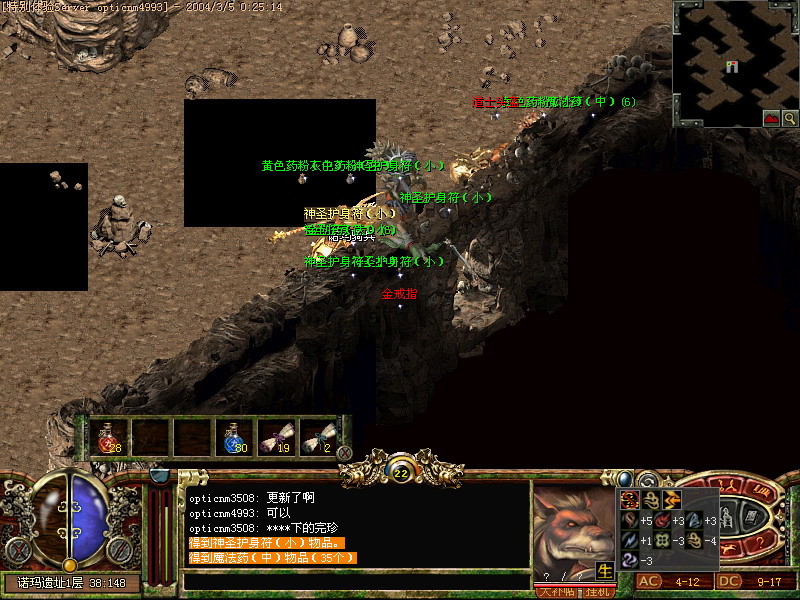The image size is (800, 600).
Task: Click the round X button left of the orb
Action: click(18, 550)
